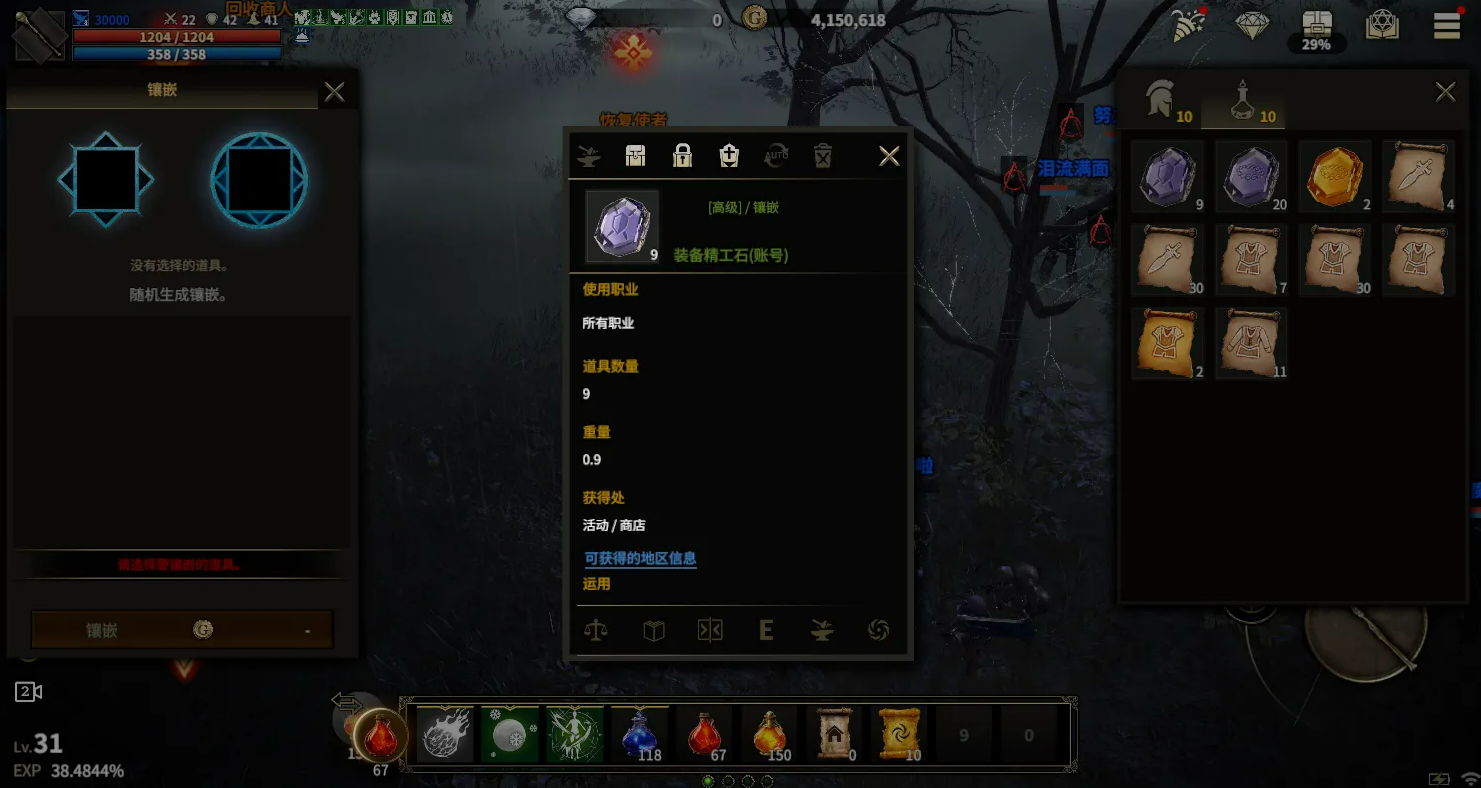This screenshot has width=1481, height=788.
Task: Use the home return scroll slot
Action: pos(833,735)
